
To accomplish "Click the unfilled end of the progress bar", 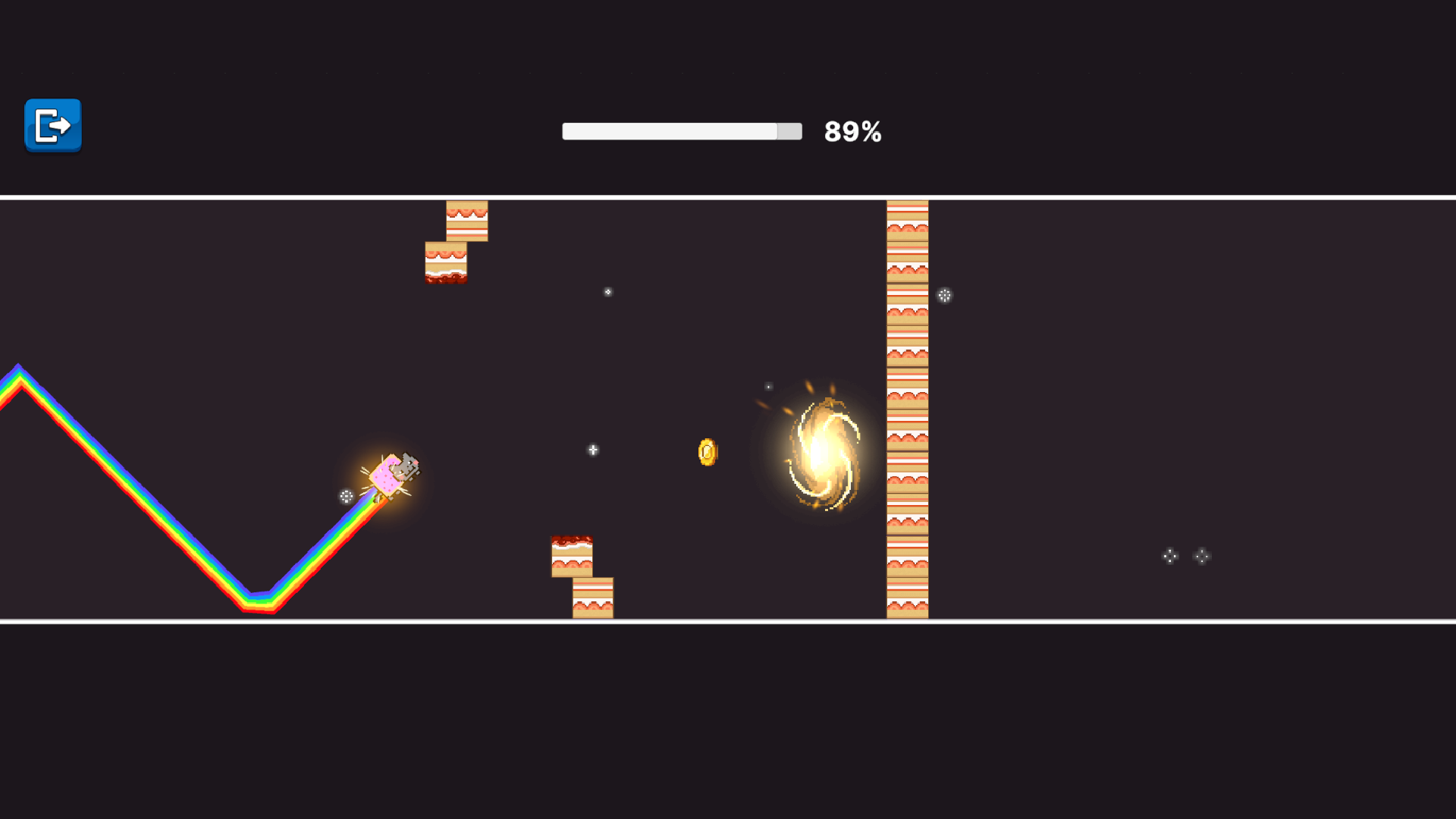I will click(x=791, y=130).
